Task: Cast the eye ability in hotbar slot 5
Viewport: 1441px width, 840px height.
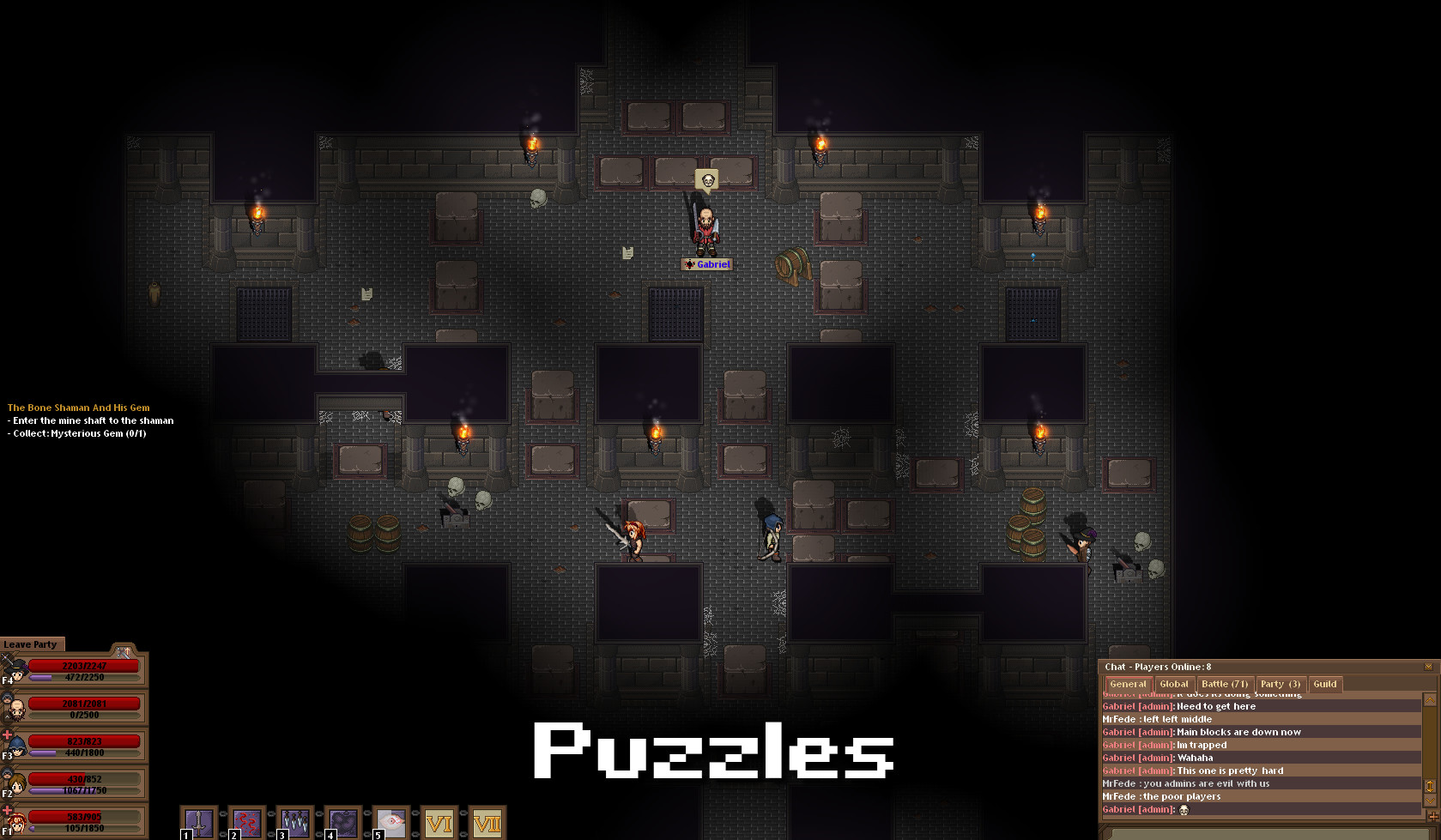Action: 392,821
